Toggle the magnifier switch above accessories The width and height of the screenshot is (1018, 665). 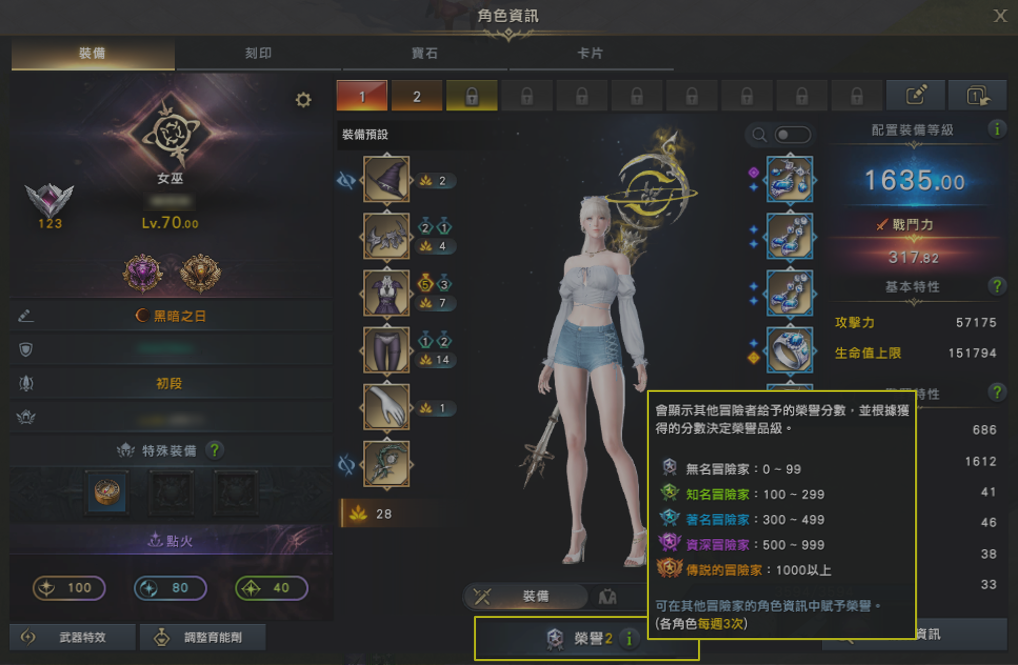792,135
